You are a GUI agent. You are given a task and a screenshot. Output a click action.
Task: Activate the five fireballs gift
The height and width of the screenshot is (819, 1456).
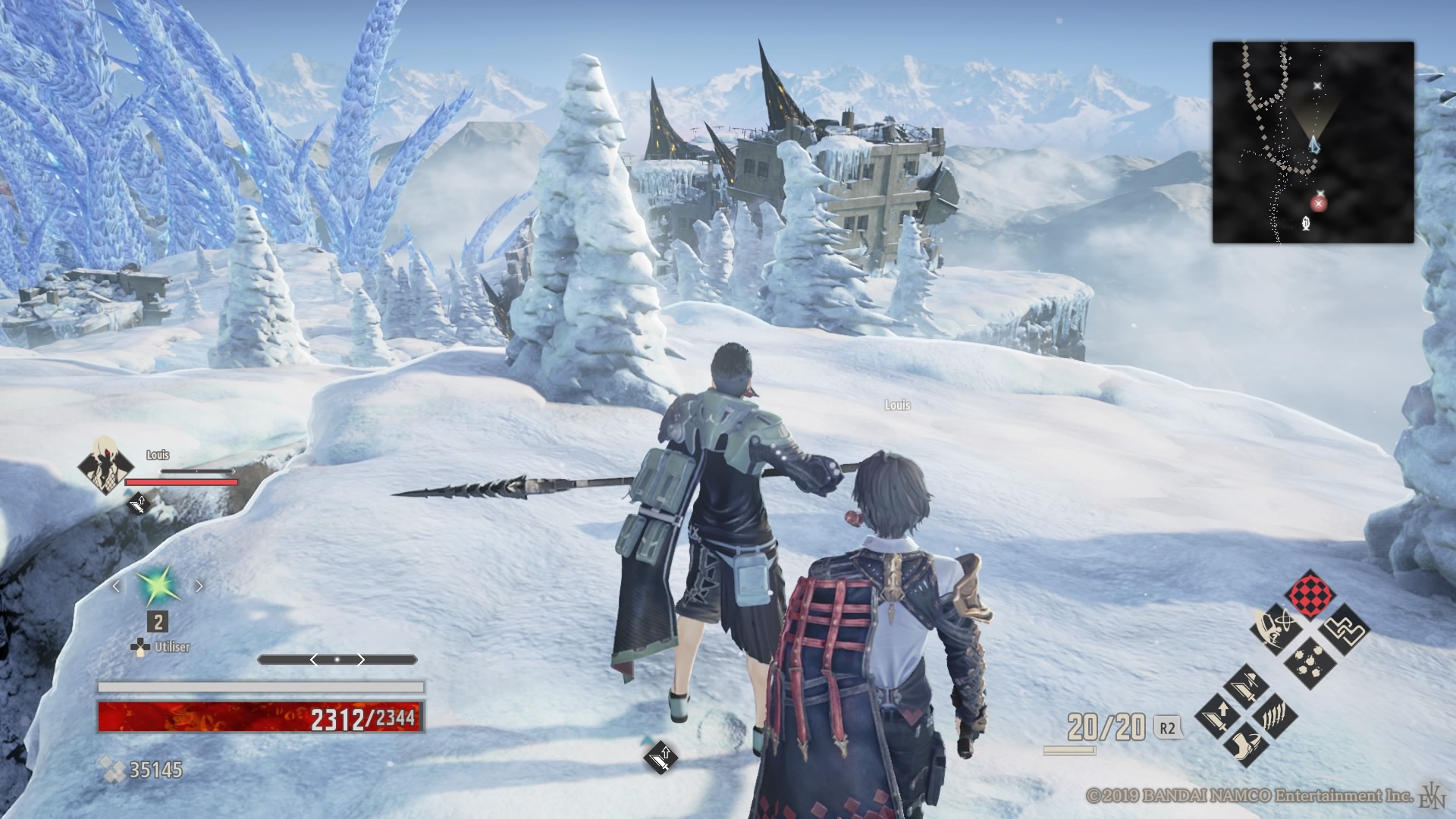tap(1310, 663)
